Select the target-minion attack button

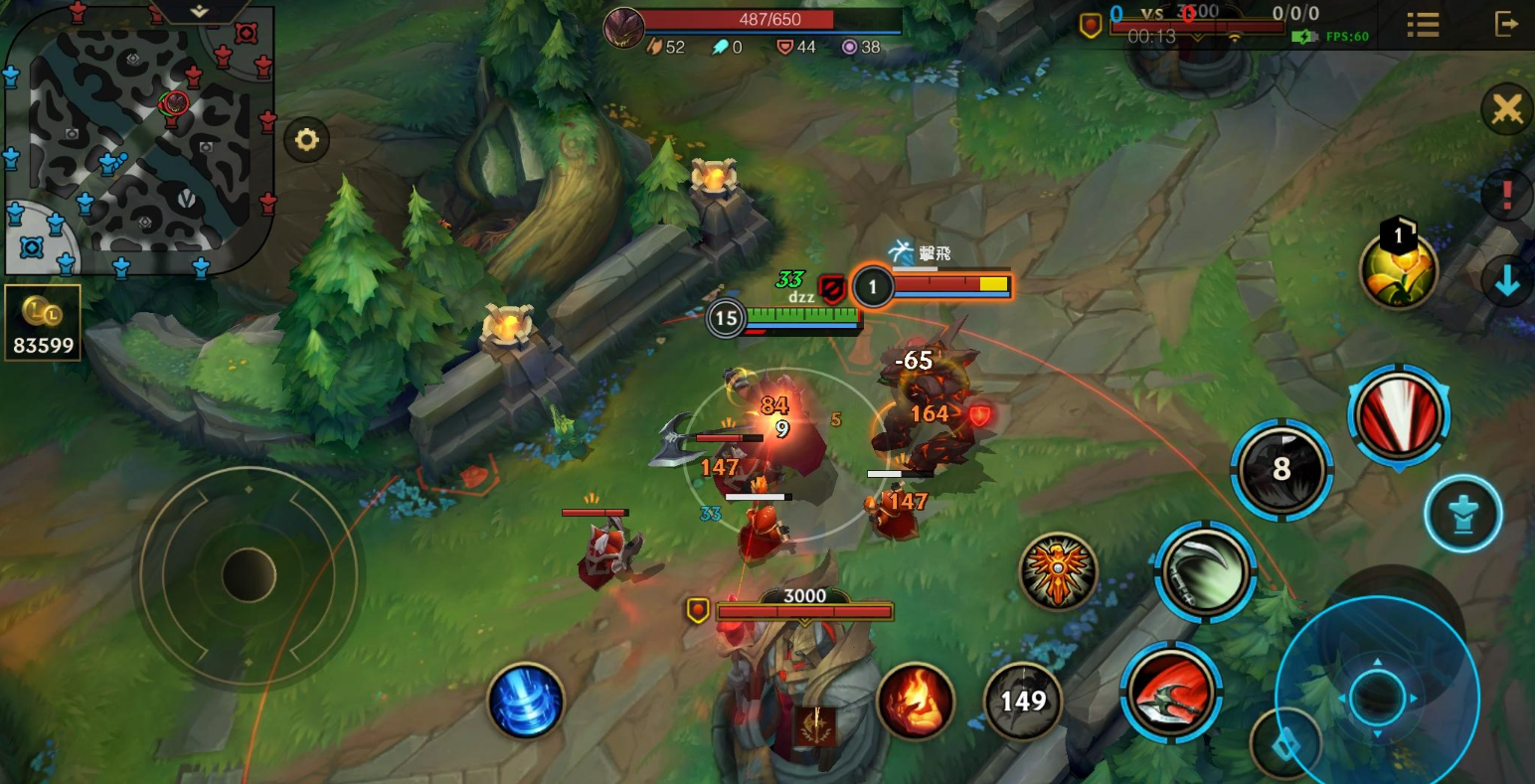click(1285, 744)
